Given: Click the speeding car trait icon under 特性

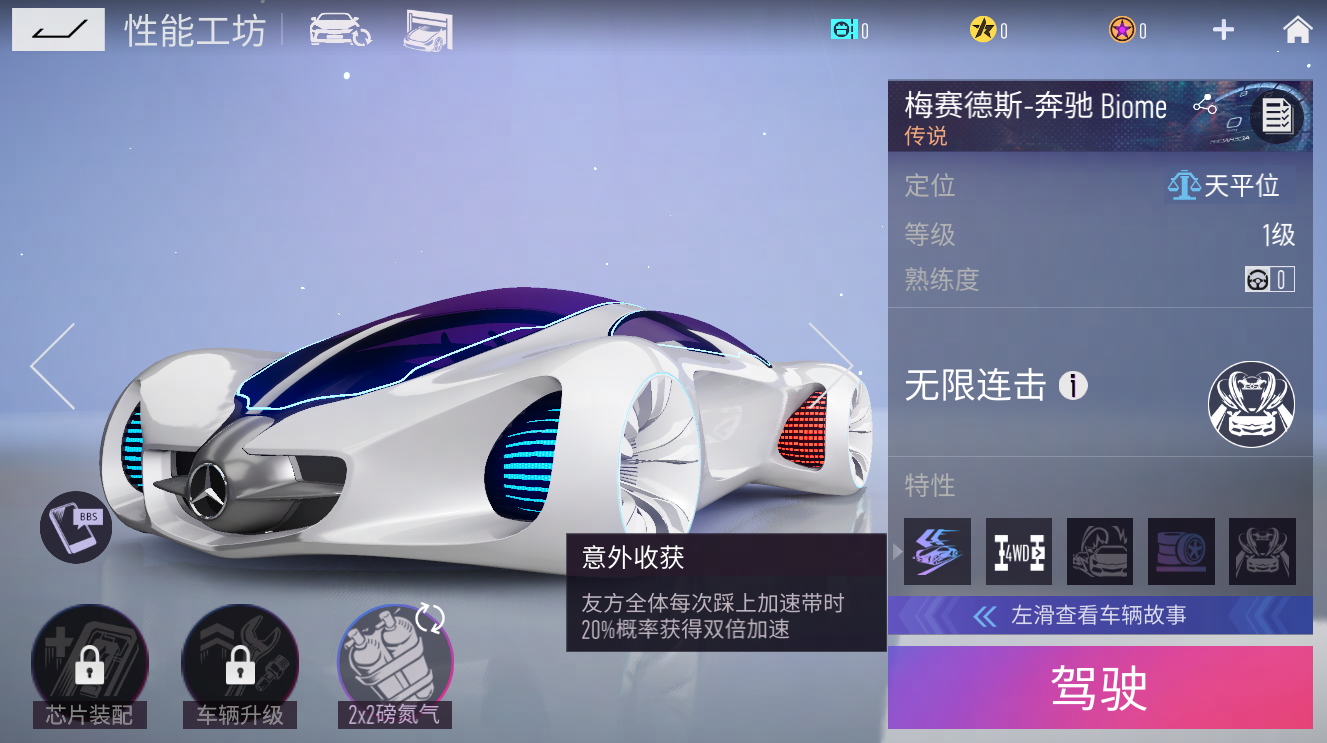Looking at the screenshot, I should click(937, 551).
